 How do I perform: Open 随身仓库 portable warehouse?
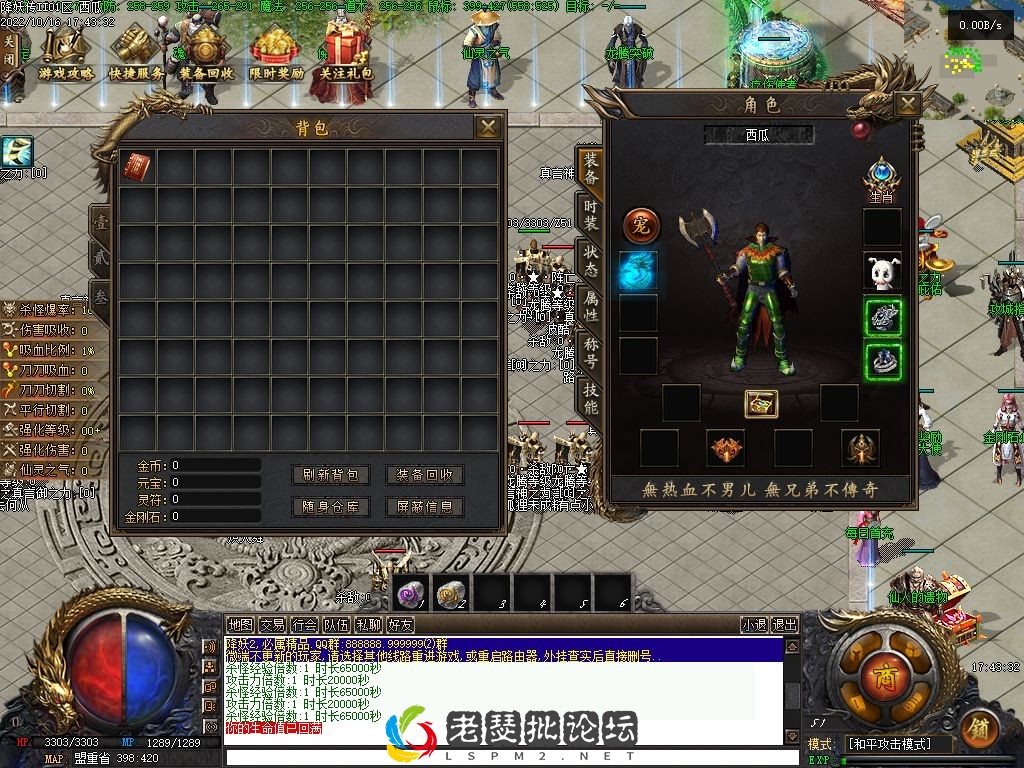tap(330, 507)
